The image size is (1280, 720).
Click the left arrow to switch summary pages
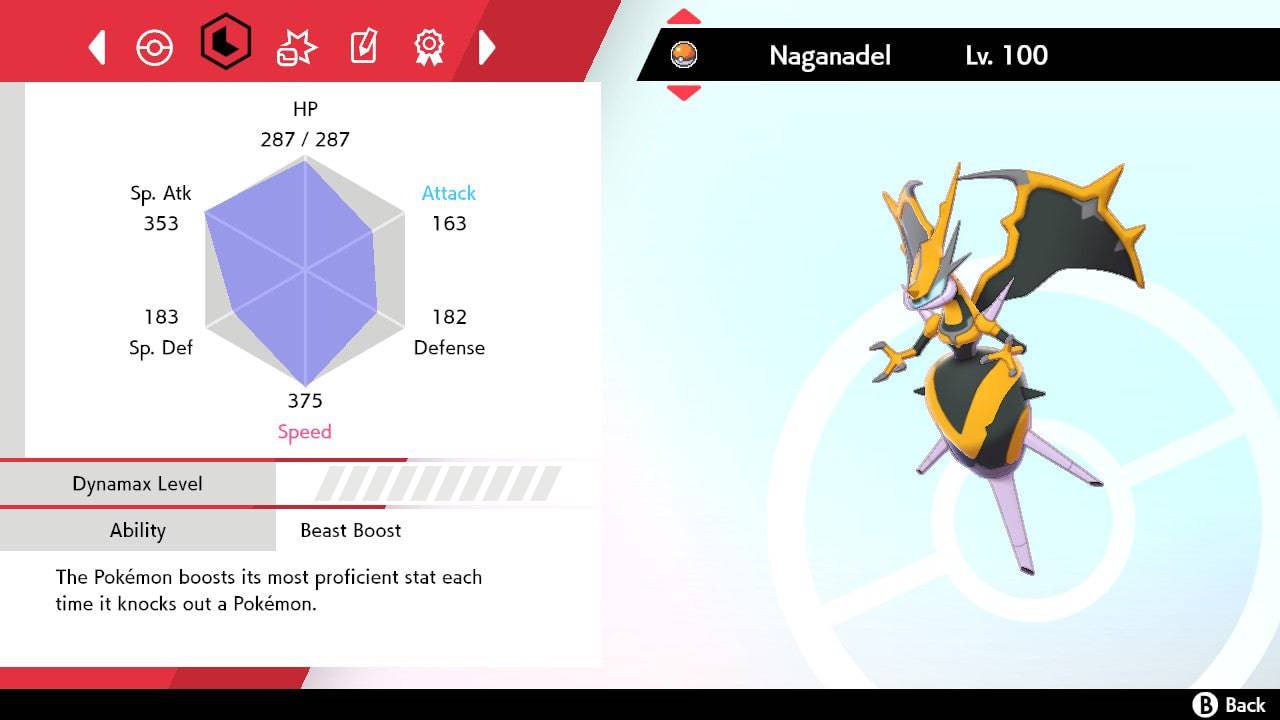(x=96, y=46)
